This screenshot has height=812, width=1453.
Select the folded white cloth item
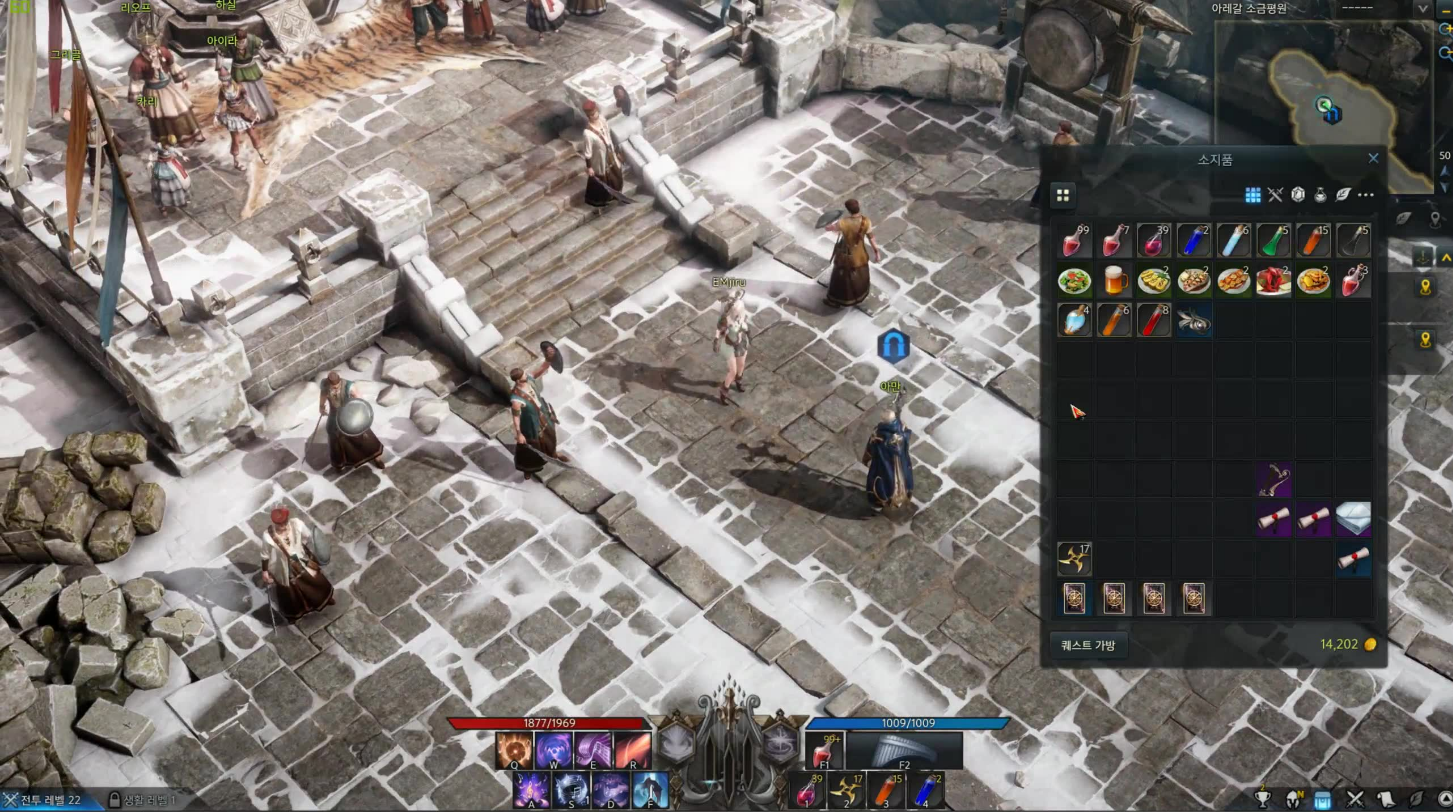pos(1353,519)
